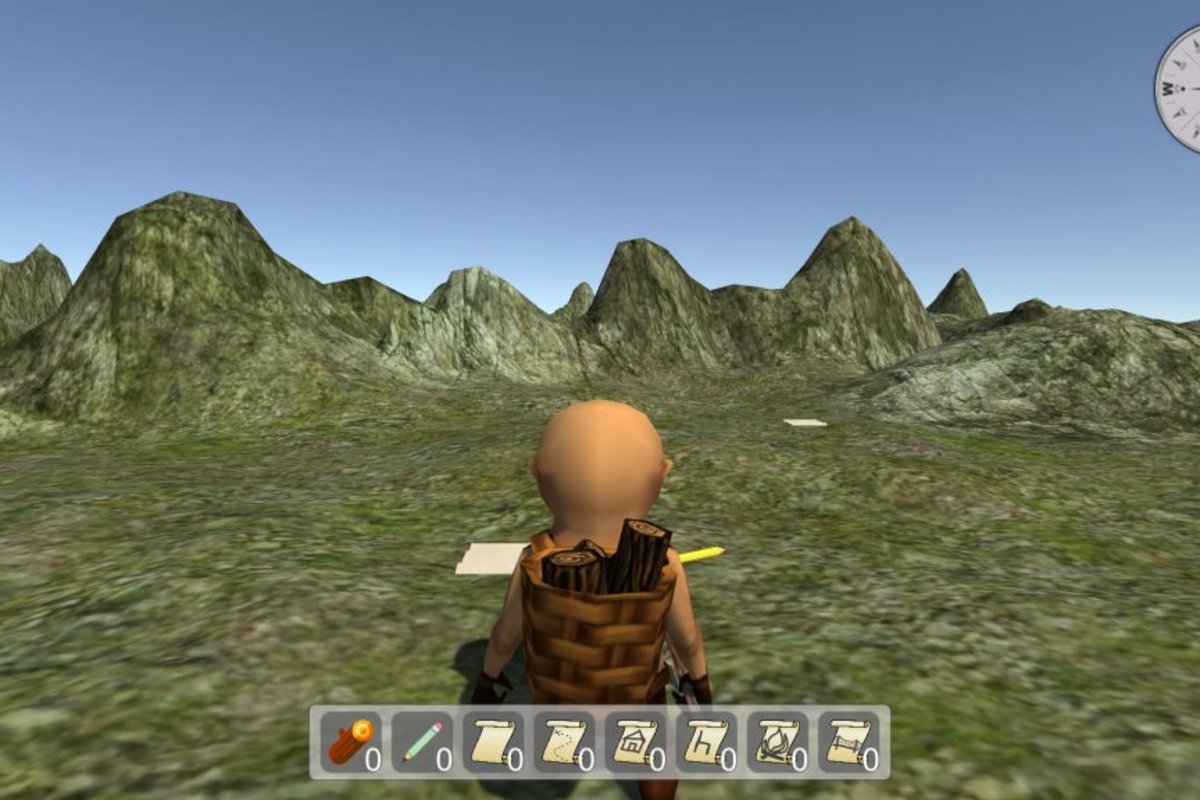Pick the treasure map scroll slot
This screenshot has width=1200, height=800.
[x=564, y=743]
